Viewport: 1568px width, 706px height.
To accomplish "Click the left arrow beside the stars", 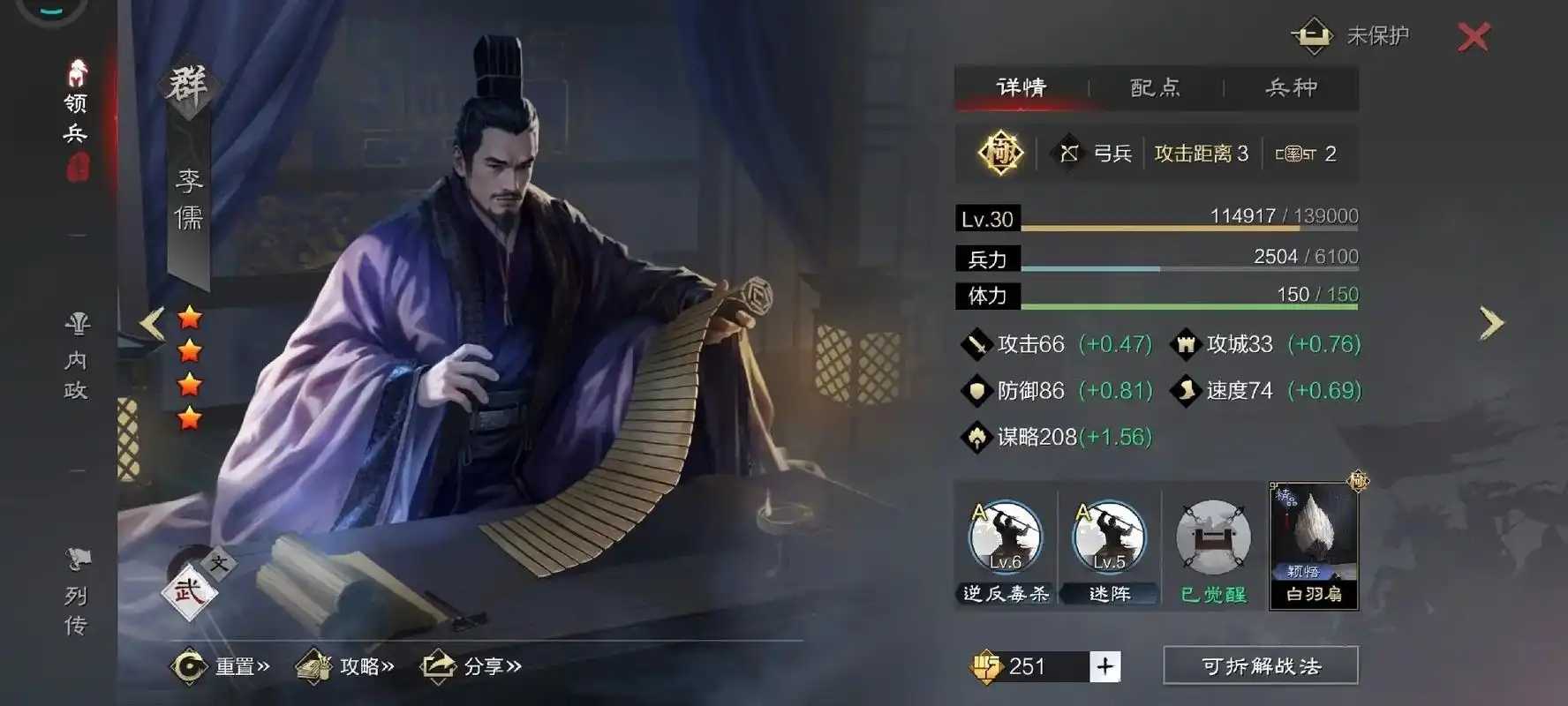I will click(151, 322).
